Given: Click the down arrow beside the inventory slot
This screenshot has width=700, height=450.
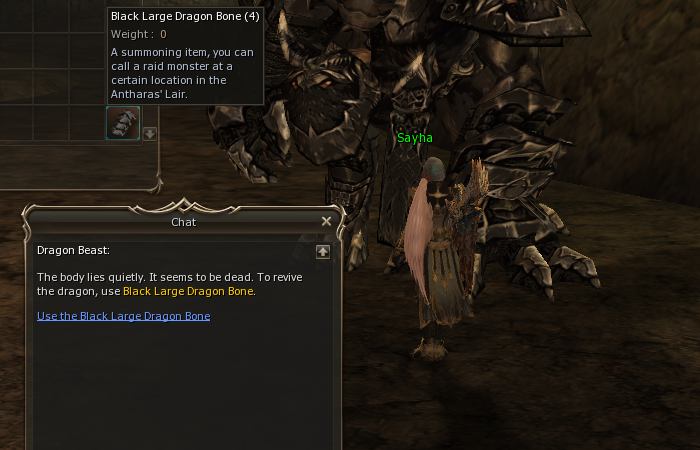Looking at the screenshot, I should click(150, 134).
